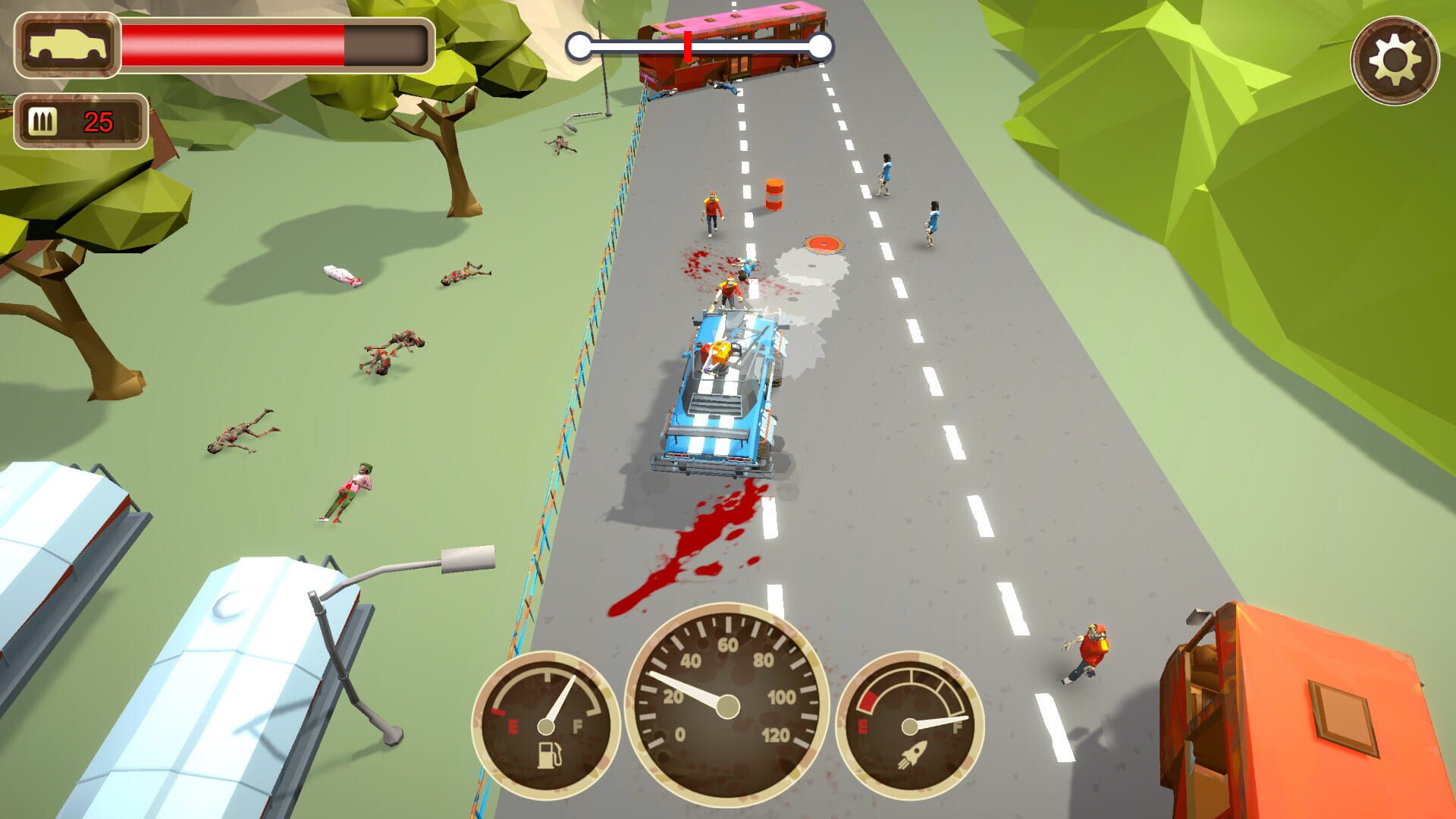Image resolution: width=1456 pixels, height=819 pixels.
Task: Select the bullets ammo icon
Action: (43, 120)
